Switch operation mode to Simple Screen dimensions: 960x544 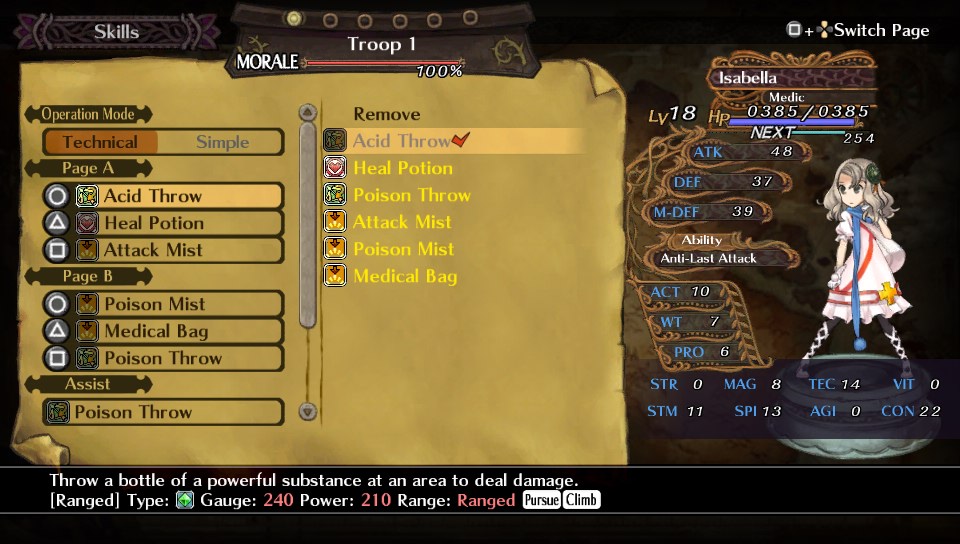coord(222,142)
